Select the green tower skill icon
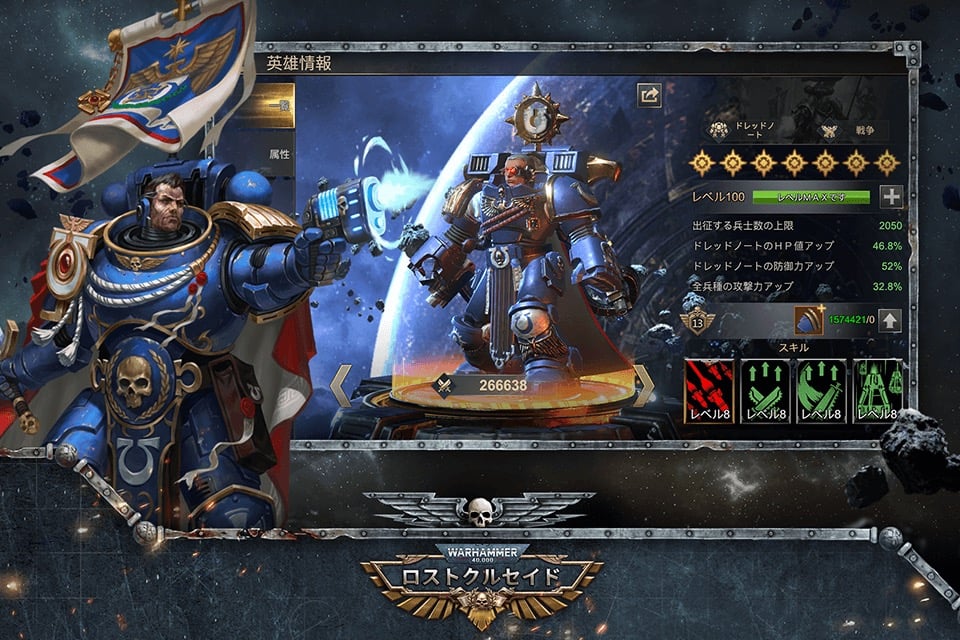960x640 pixels. (x=877, y=391)
